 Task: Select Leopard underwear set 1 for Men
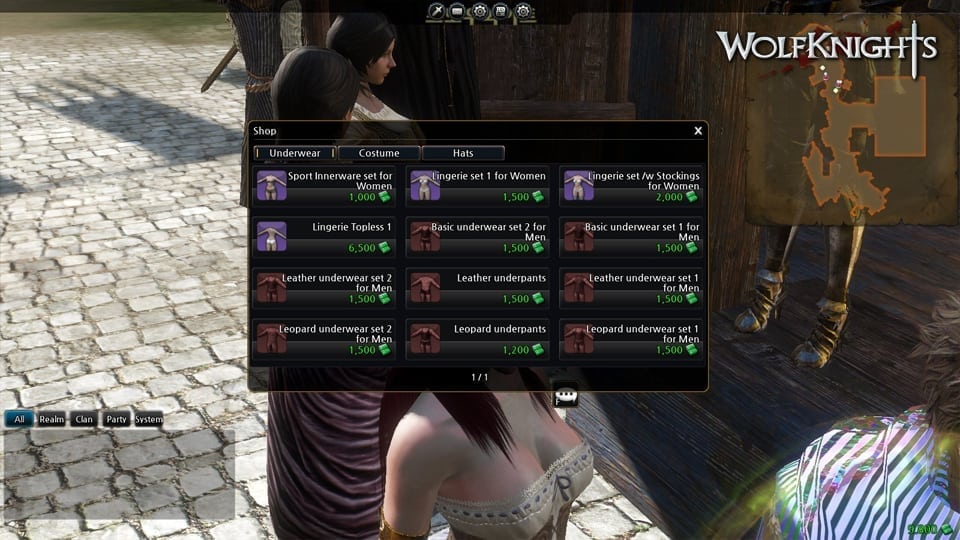pyautogui.click(x=630, y=339)
